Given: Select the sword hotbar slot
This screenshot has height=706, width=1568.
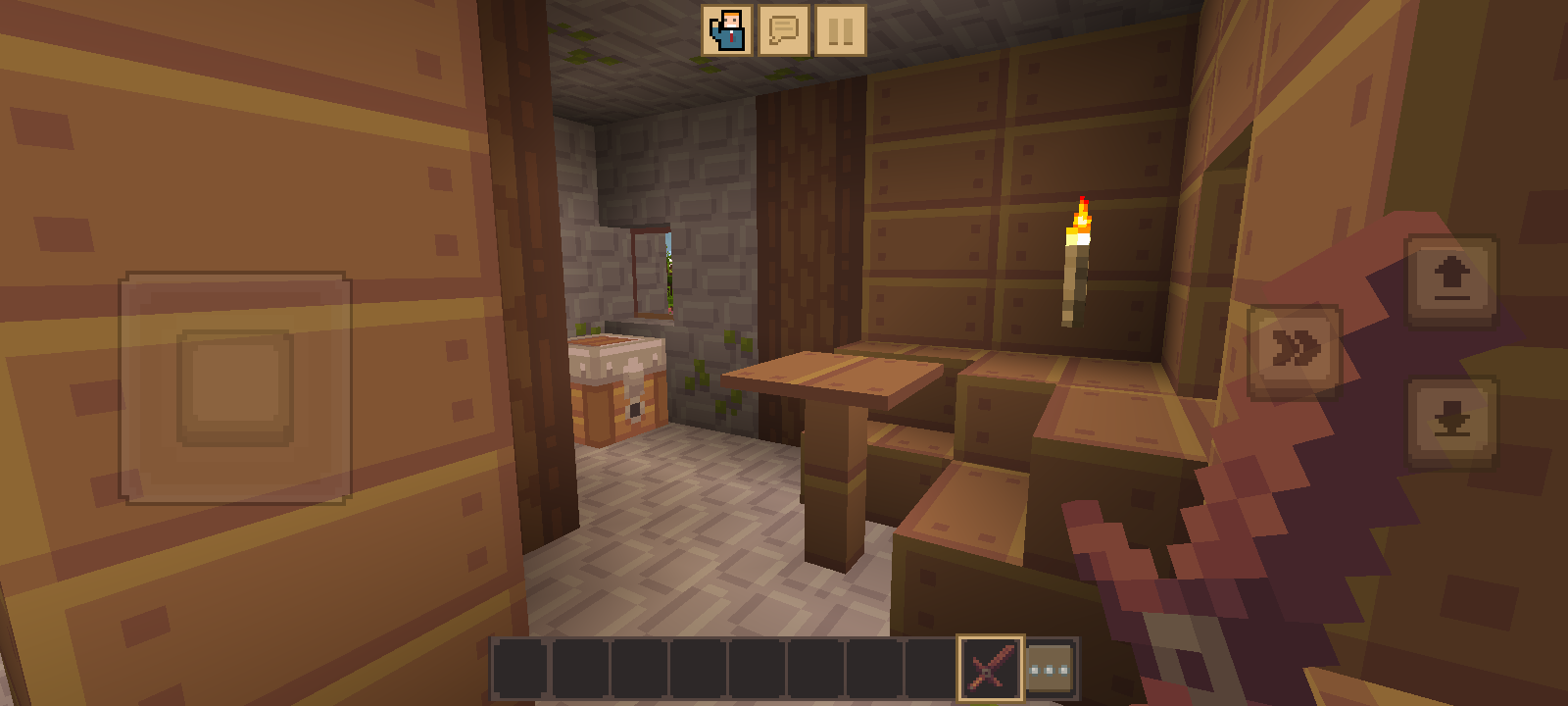Looking at the screenshot, I should click(990, 669).
